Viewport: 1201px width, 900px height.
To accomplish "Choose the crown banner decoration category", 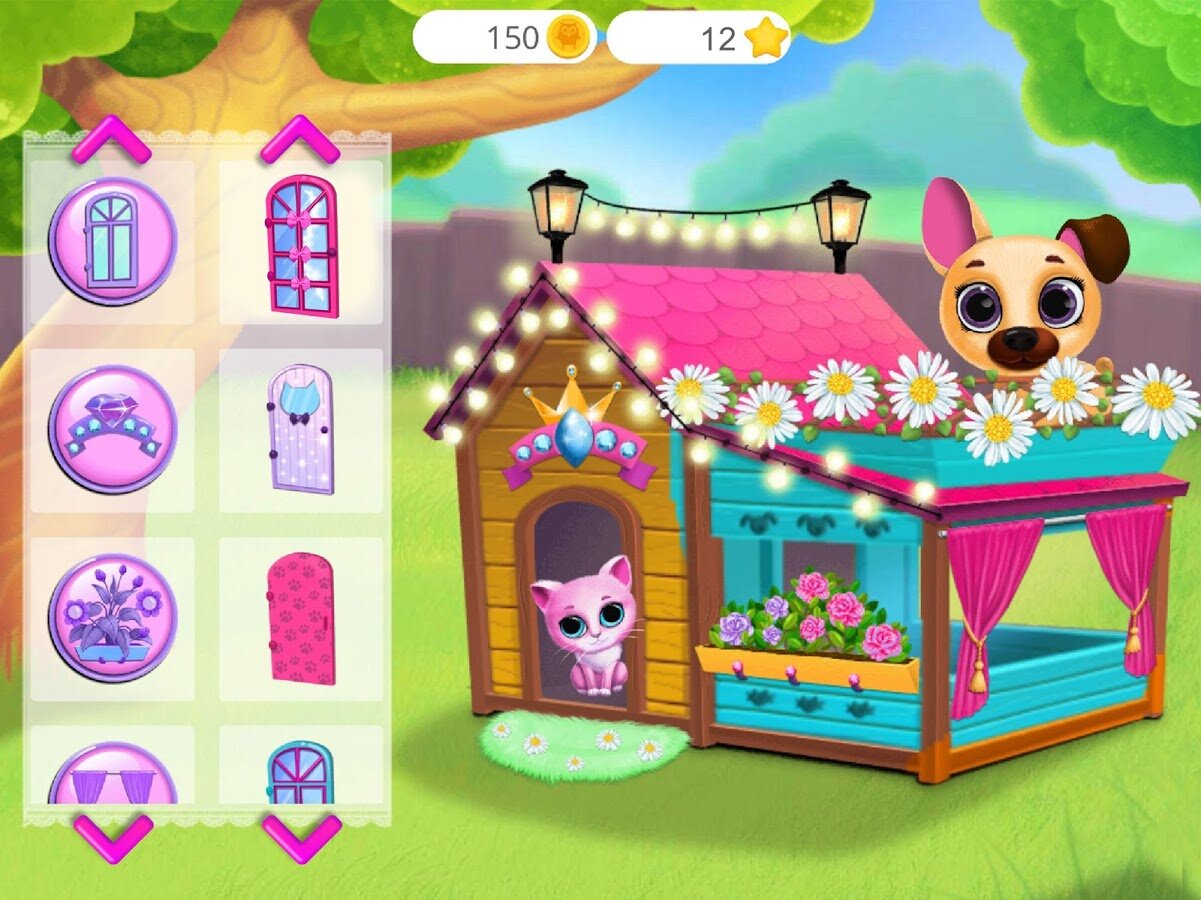I will click(113, 429).
